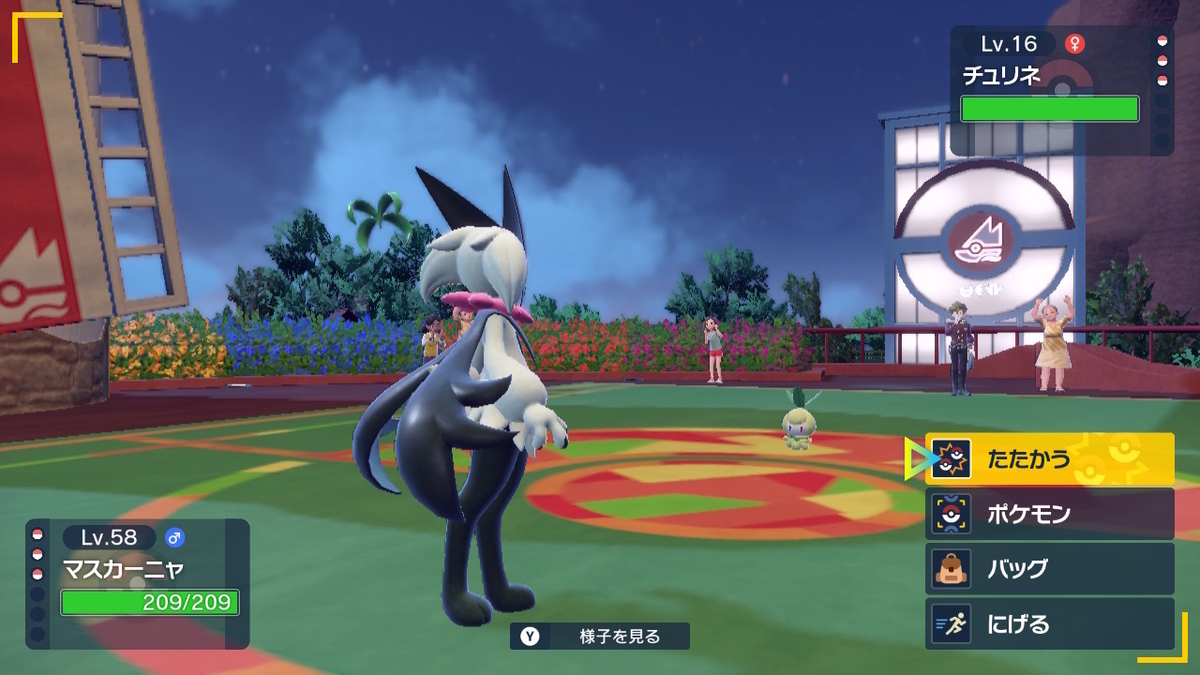Click the 様子を見る status check button
This screenshot has height=675, width=1200.
[599, 636]
